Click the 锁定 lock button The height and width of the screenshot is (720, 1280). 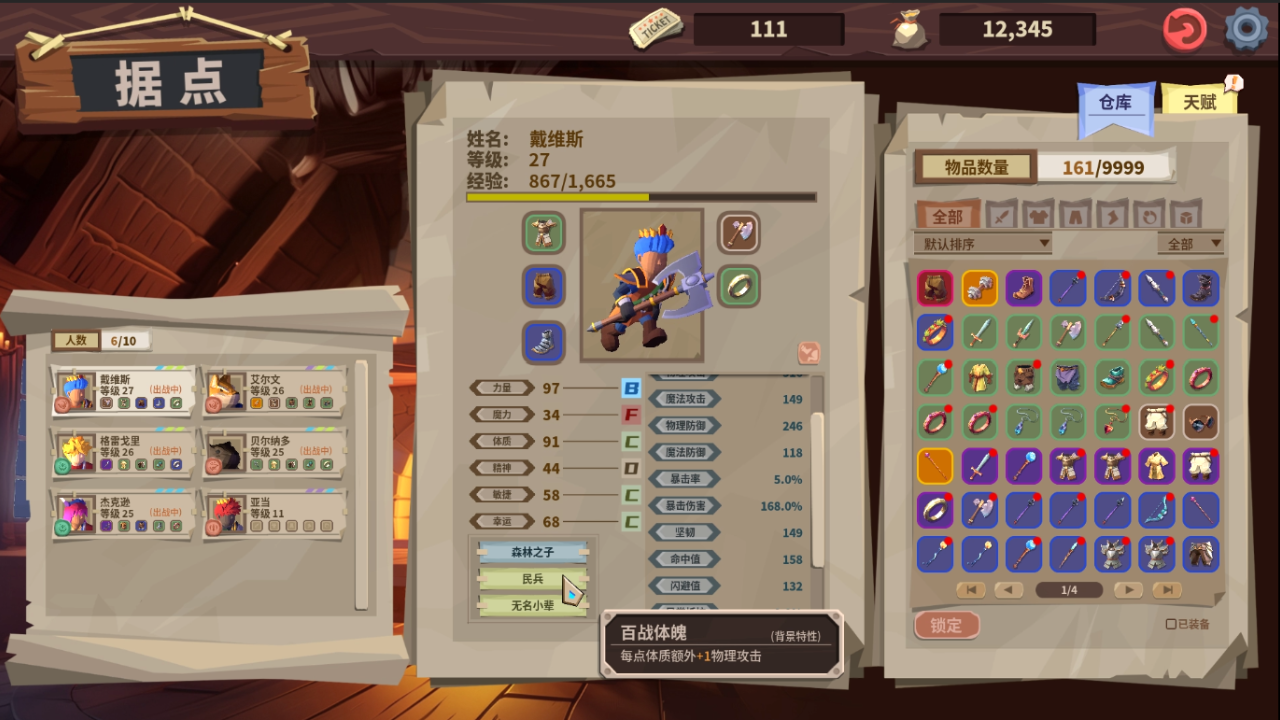click(946, 625)
